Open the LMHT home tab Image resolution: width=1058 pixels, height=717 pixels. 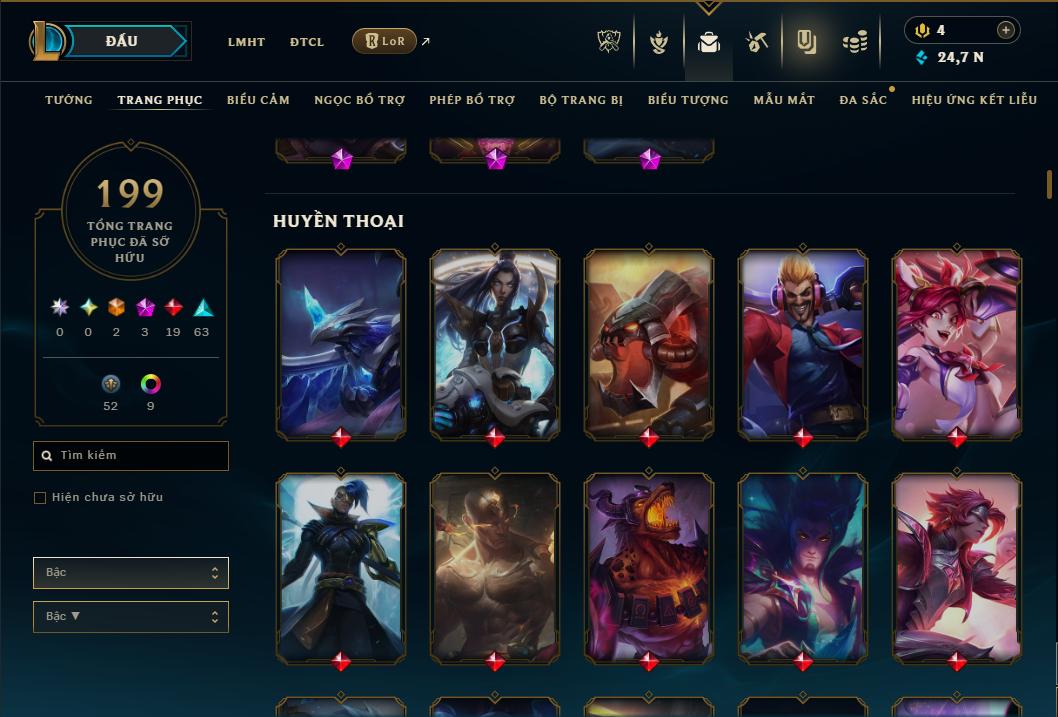pos(246,42)
